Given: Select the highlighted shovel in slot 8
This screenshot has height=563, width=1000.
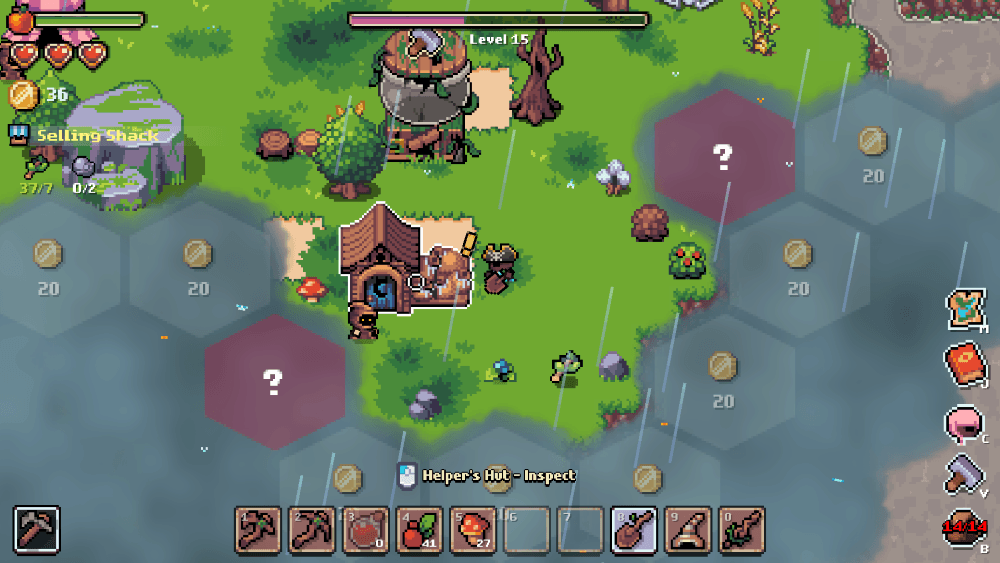Looking at the screenshot, I should pyautogui.click(x=635, y=529).
